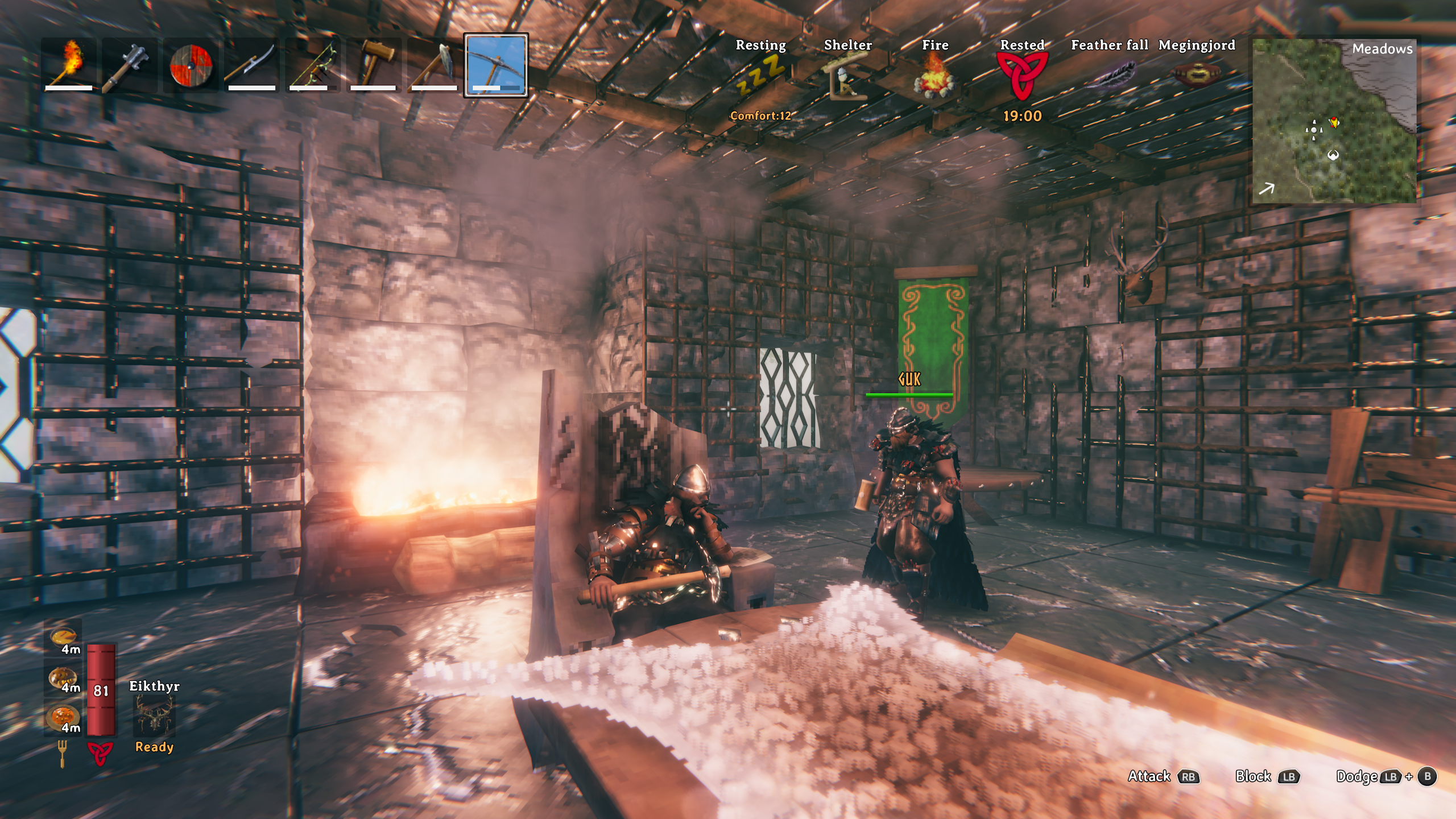The image size is (1456, 819).
Task: Pick the flint axe hotbar slot
Action: click(435, 65)
